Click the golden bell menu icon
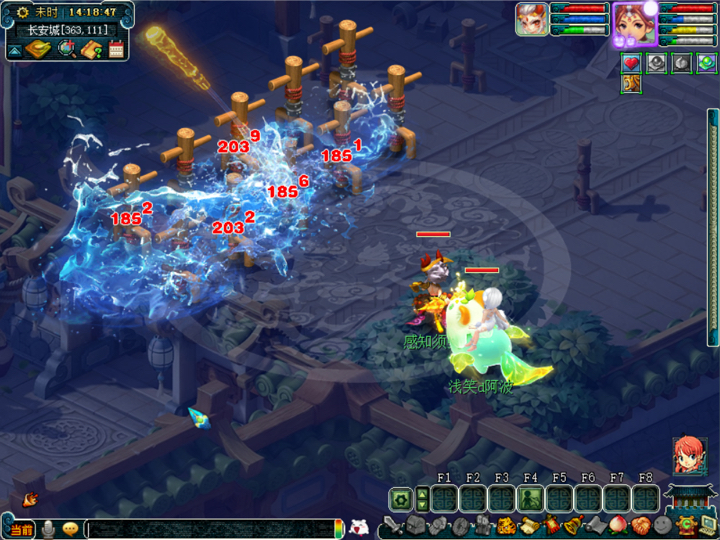Screen dimensions: 720x540 point(572,525)
